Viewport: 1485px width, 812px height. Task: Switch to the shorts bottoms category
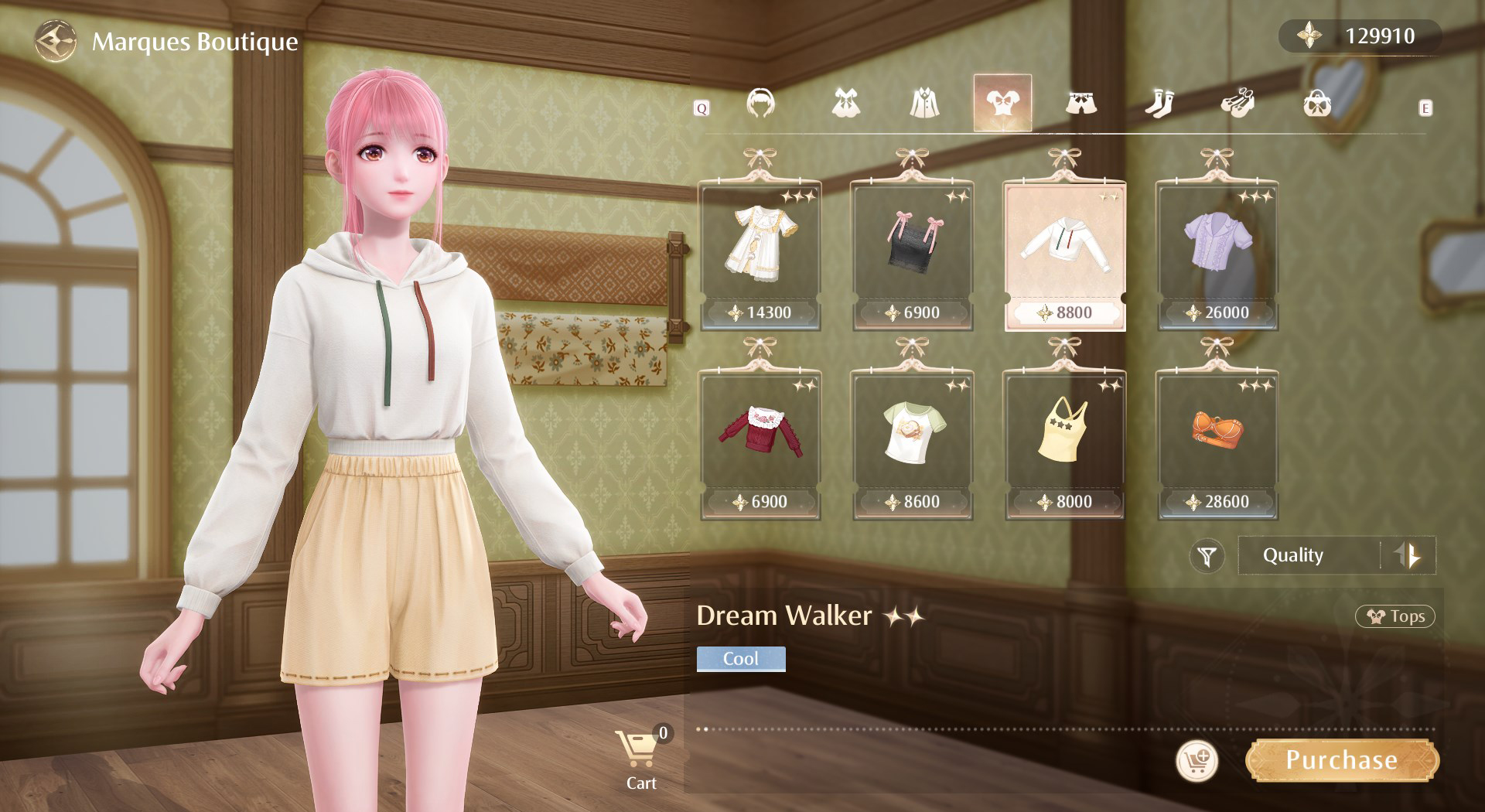point(1080,103)
